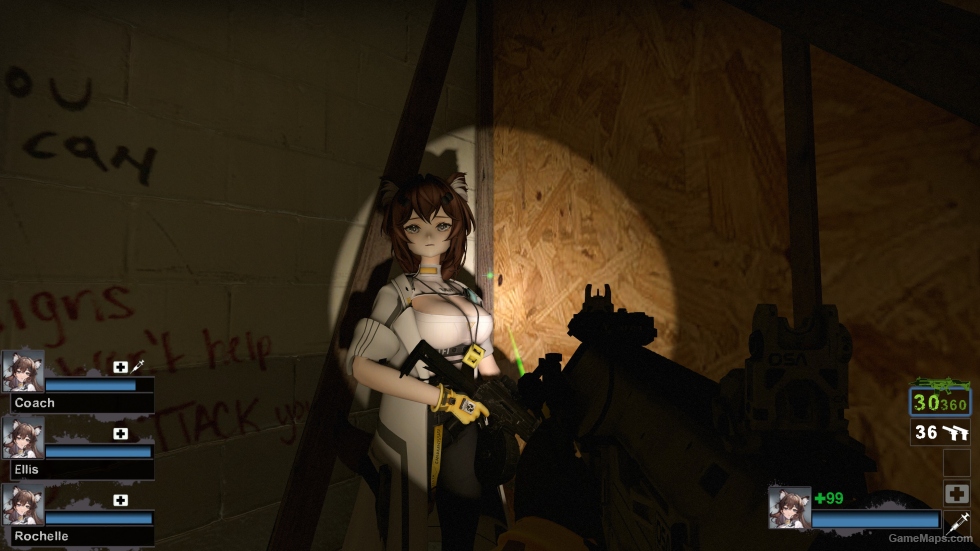Screen dimensions: 980x551
Task: Click Rochelle's first aid kit icon
Action: pyautogui.click(x=121, y=501)
